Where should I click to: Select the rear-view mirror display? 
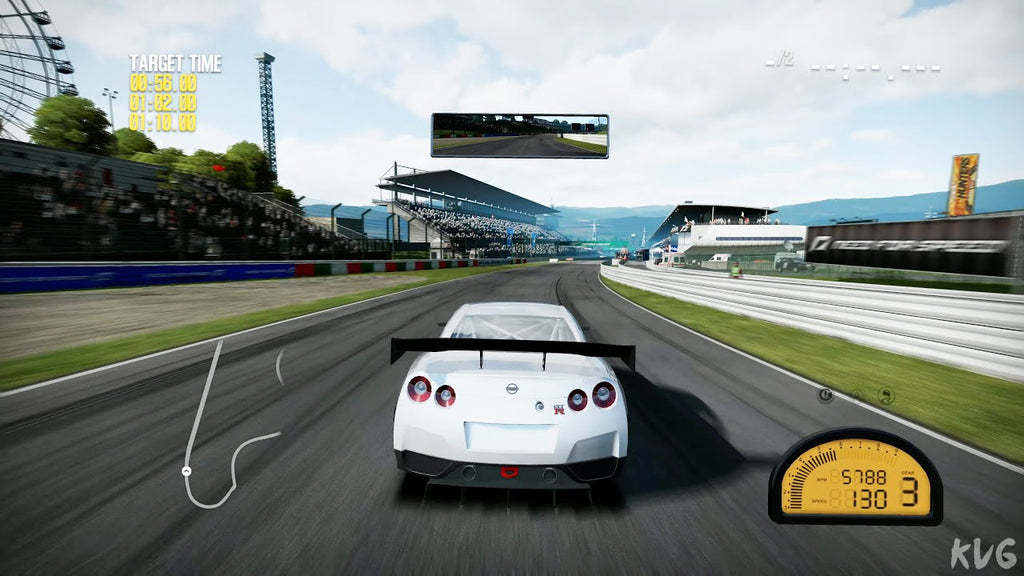pyautogui.click(x=519, y=135)
